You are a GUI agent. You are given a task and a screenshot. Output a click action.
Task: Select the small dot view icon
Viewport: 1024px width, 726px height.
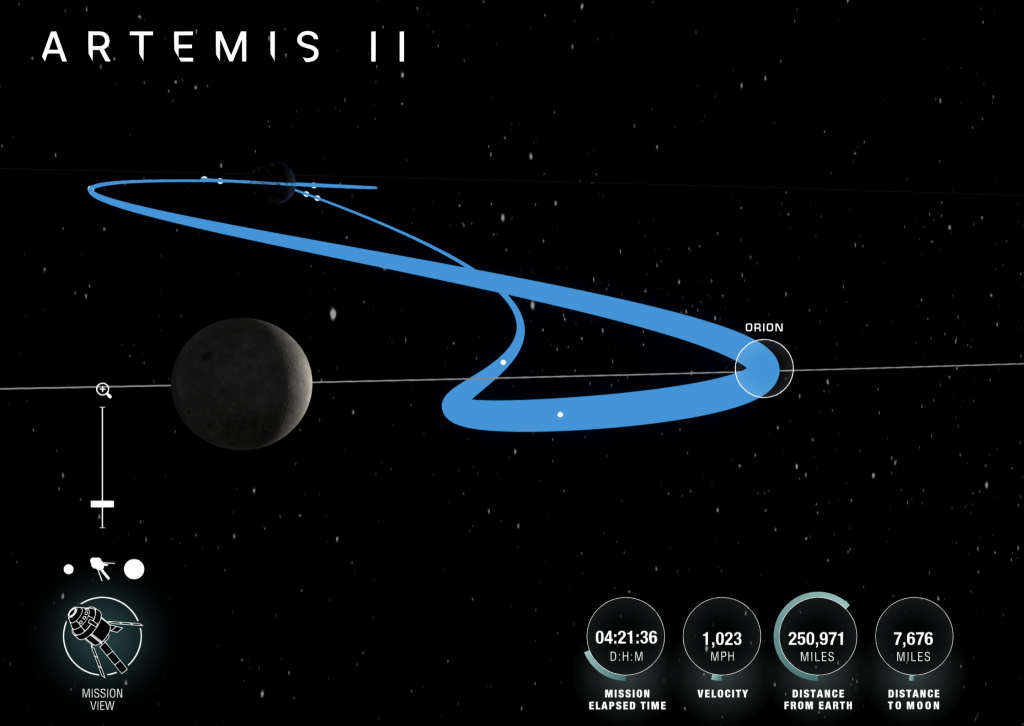click(x=68, y=569)
